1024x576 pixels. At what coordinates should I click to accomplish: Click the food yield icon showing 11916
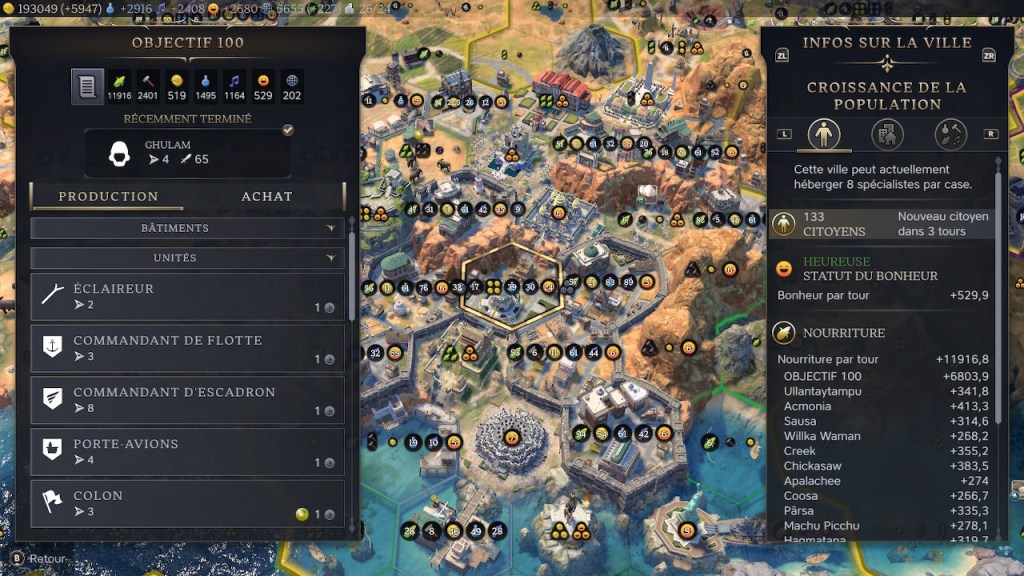[x=120, y=87]
